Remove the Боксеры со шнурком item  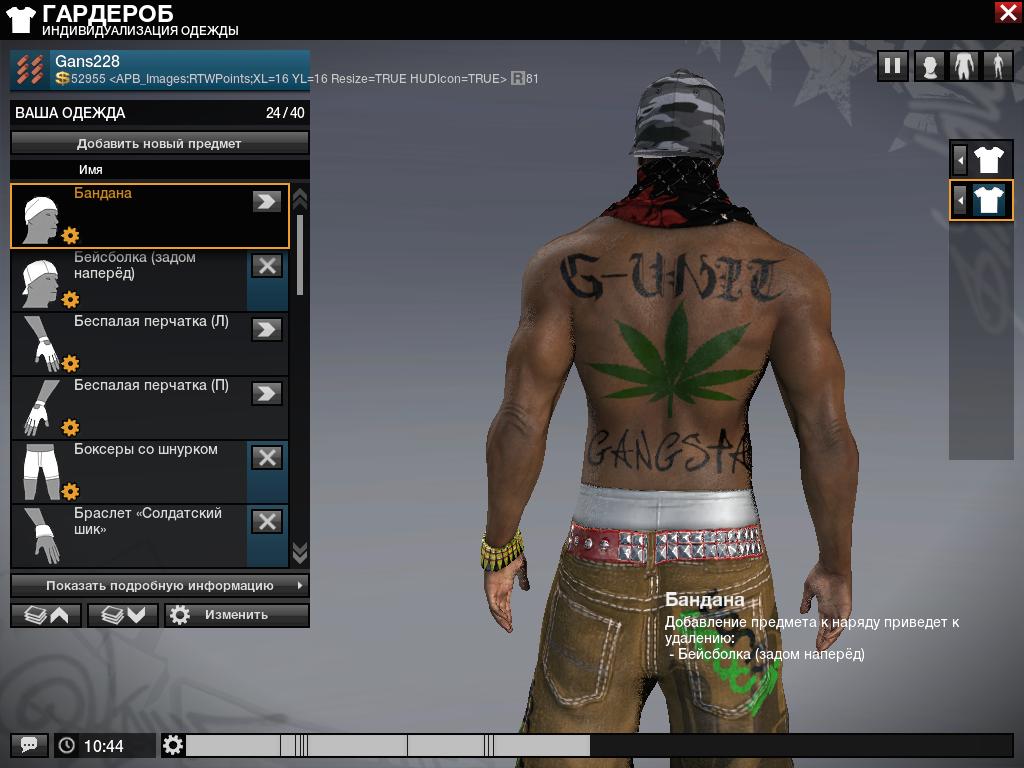[266, 457]
